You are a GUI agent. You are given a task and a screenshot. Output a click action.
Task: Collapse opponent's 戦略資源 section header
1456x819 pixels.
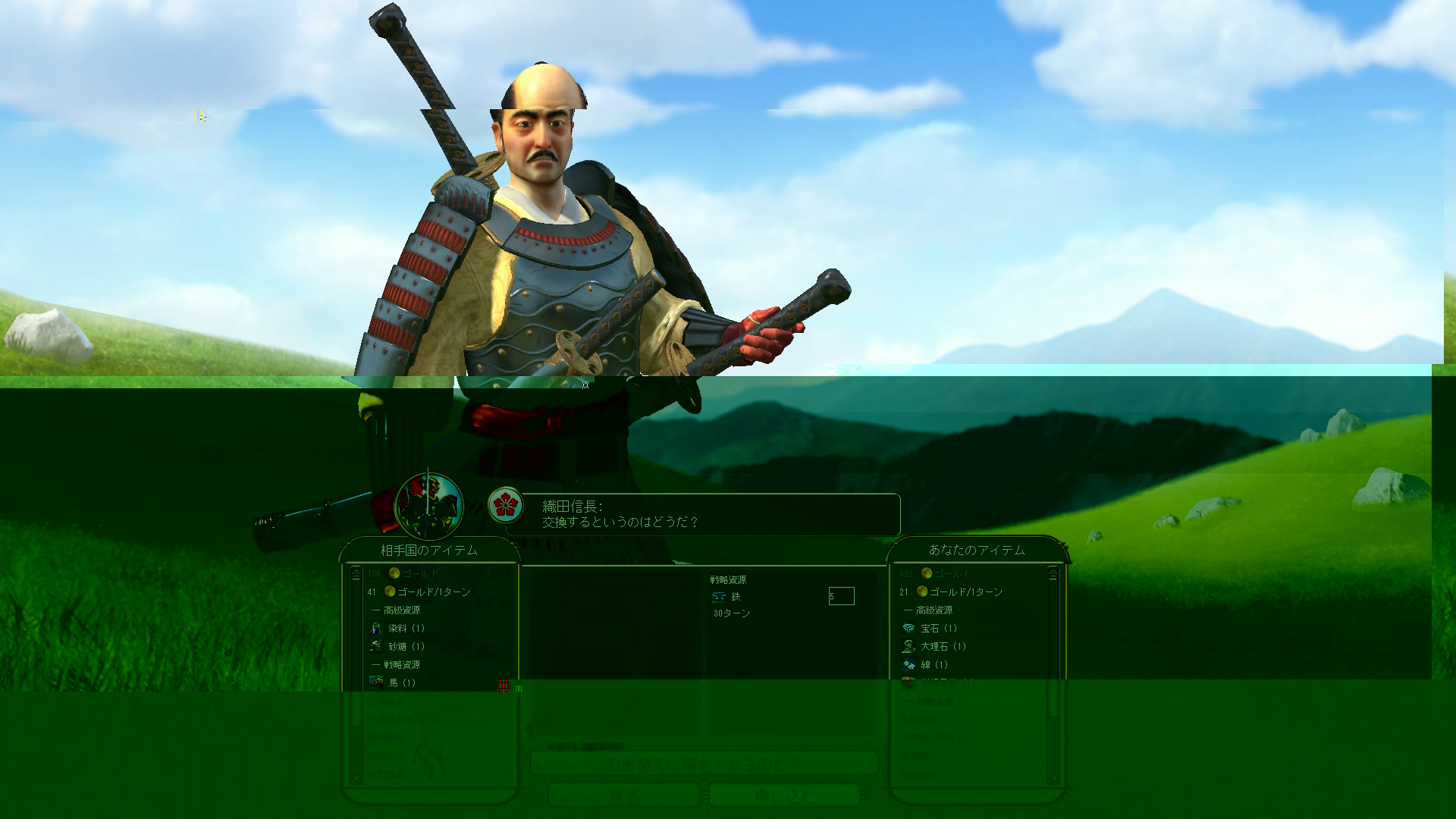click(400, 665)
